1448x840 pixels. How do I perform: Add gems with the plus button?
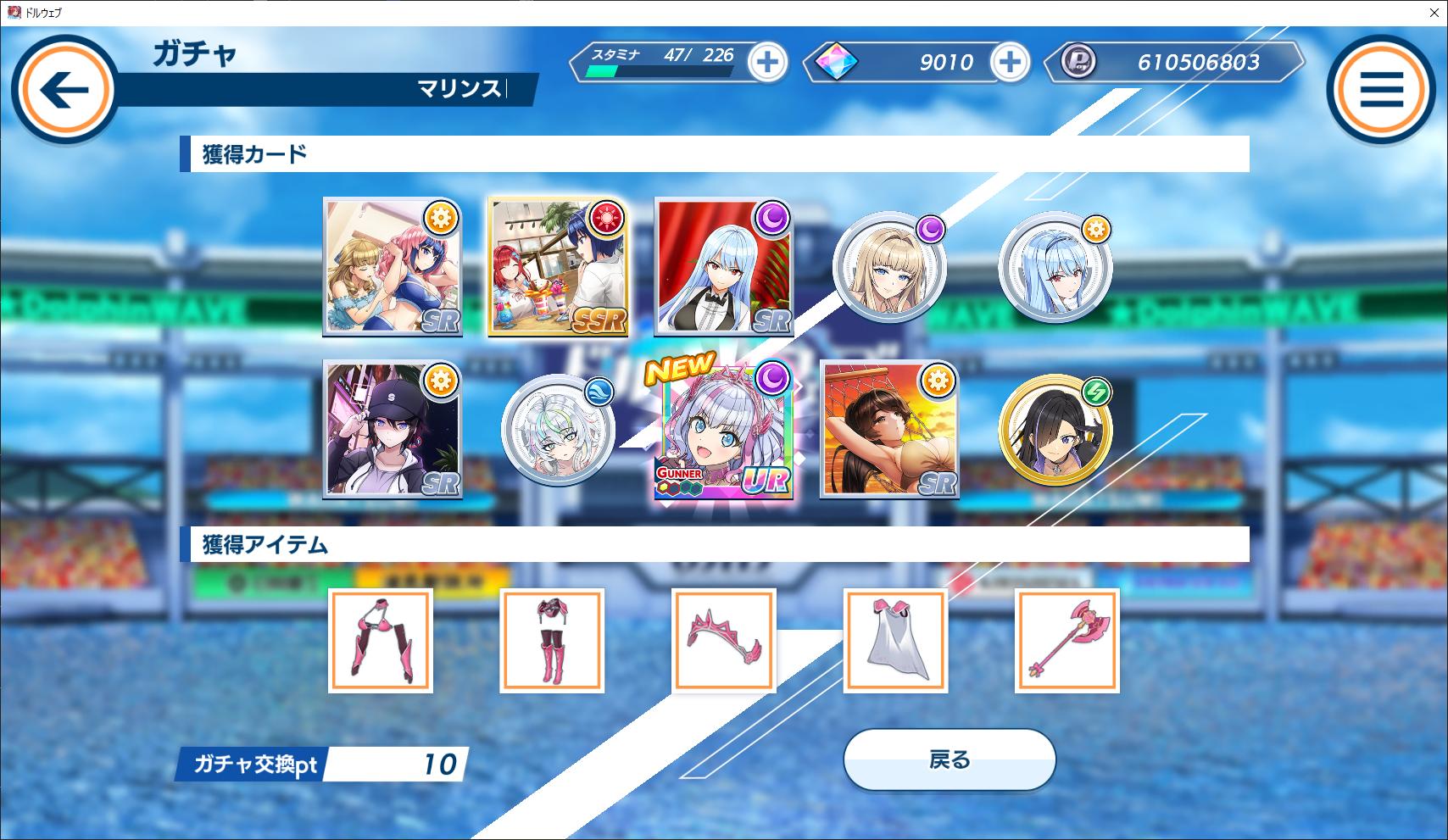(1009, 63)
